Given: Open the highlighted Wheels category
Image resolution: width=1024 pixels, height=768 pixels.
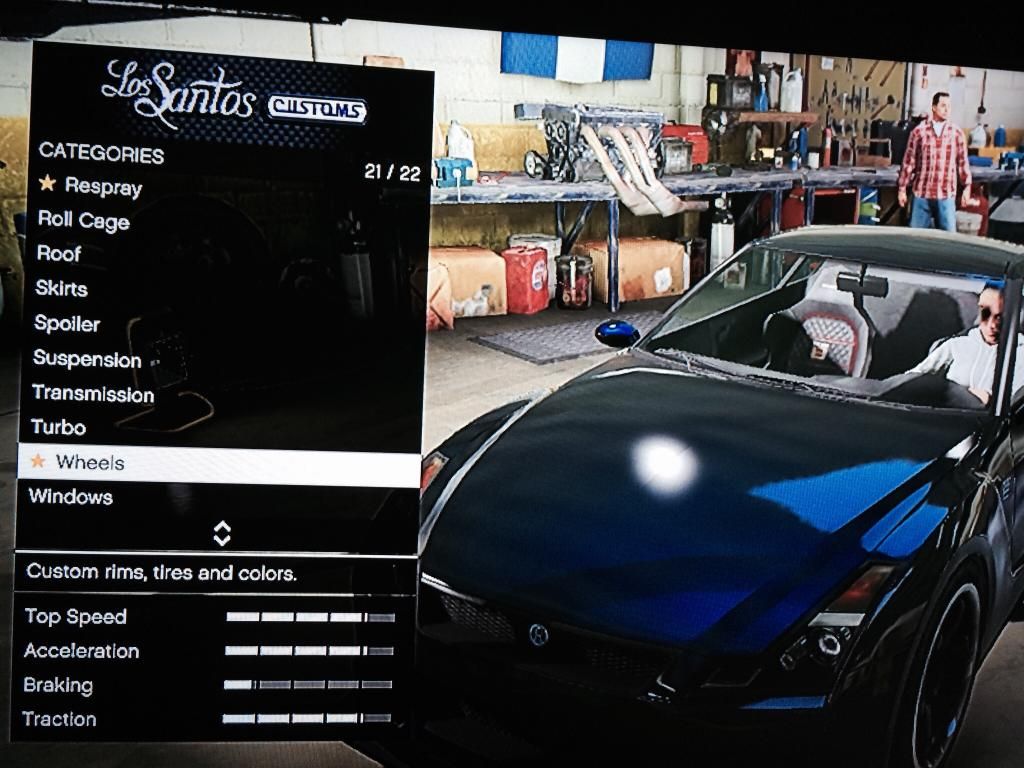Looking at the screenshot, I should 90,462.
